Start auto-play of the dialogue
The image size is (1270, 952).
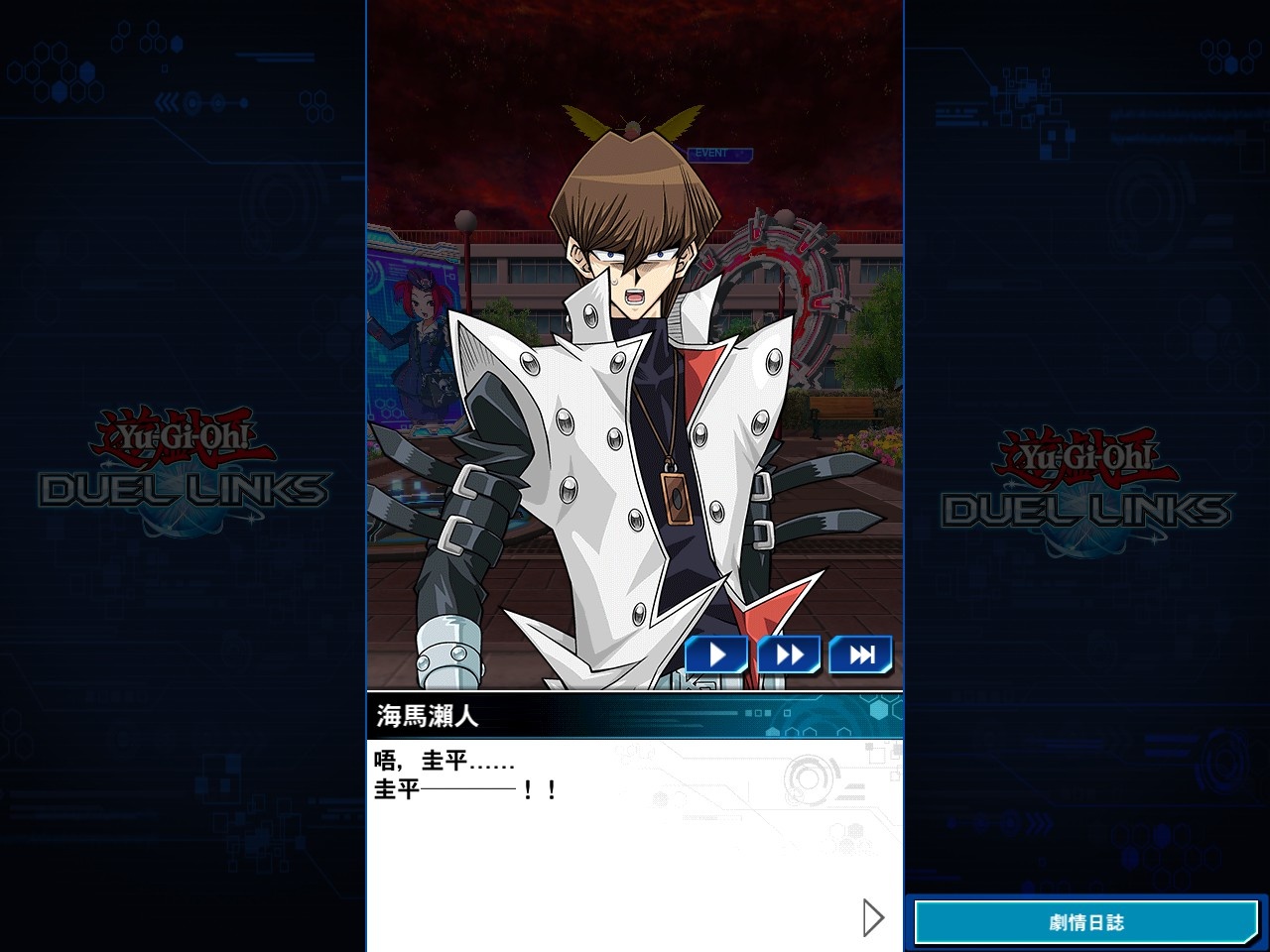pos(717,654)
